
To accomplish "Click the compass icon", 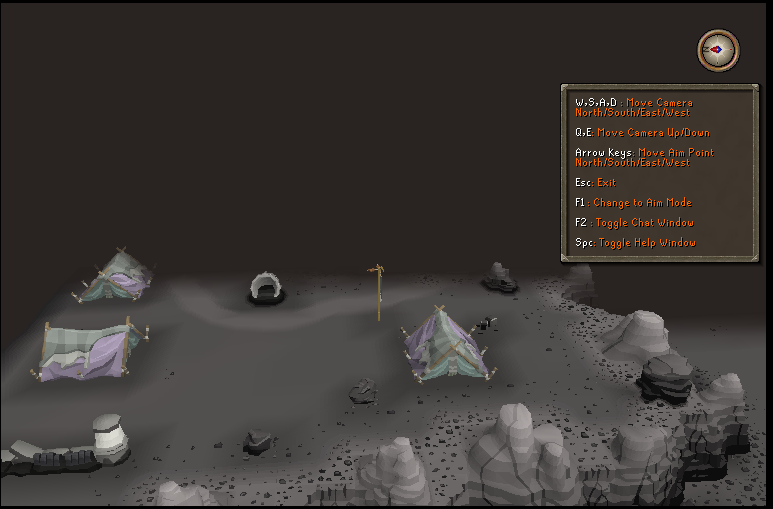I will (718, 49).
